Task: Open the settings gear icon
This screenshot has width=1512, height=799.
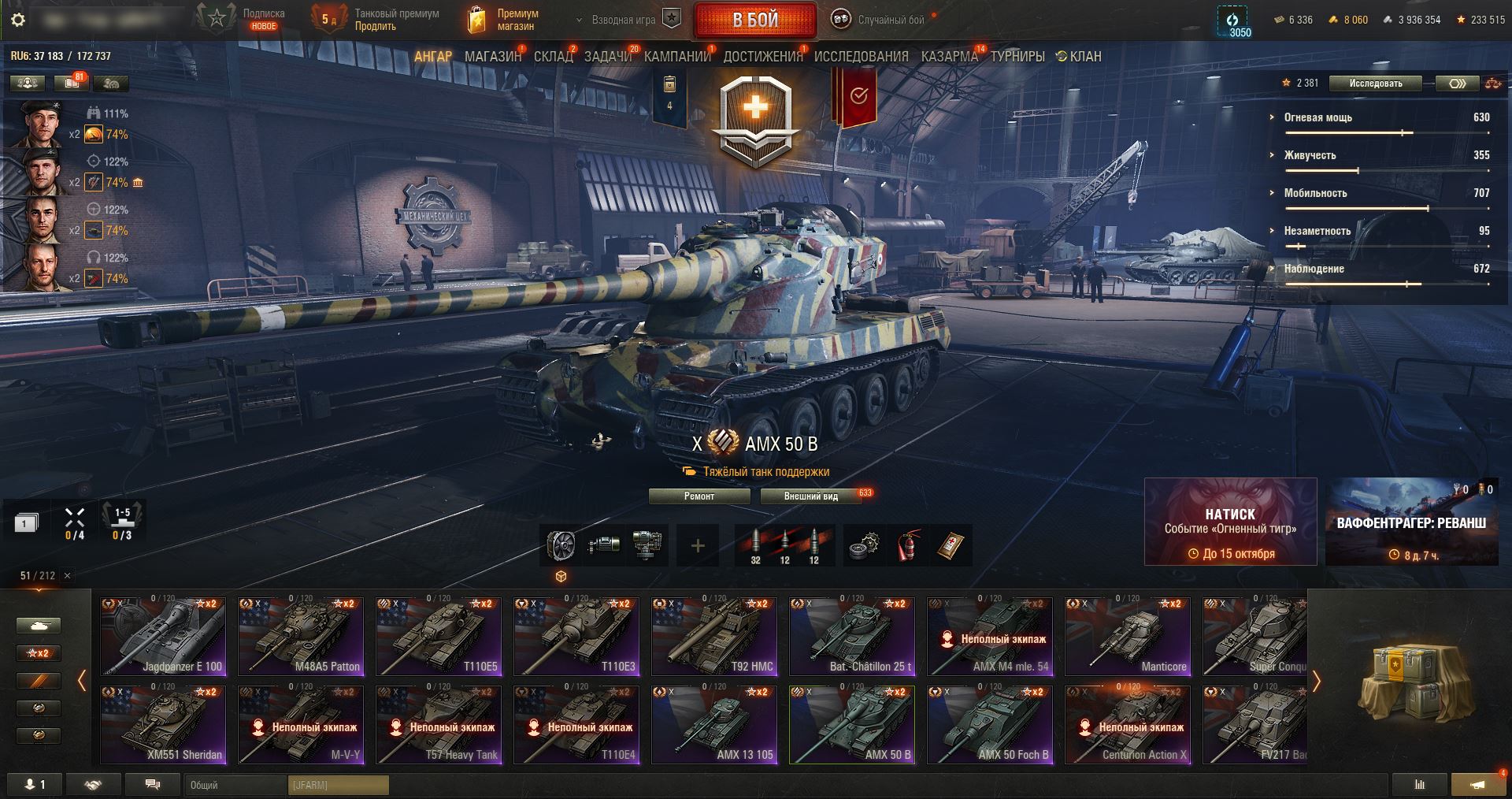Action: coord(18,20)
